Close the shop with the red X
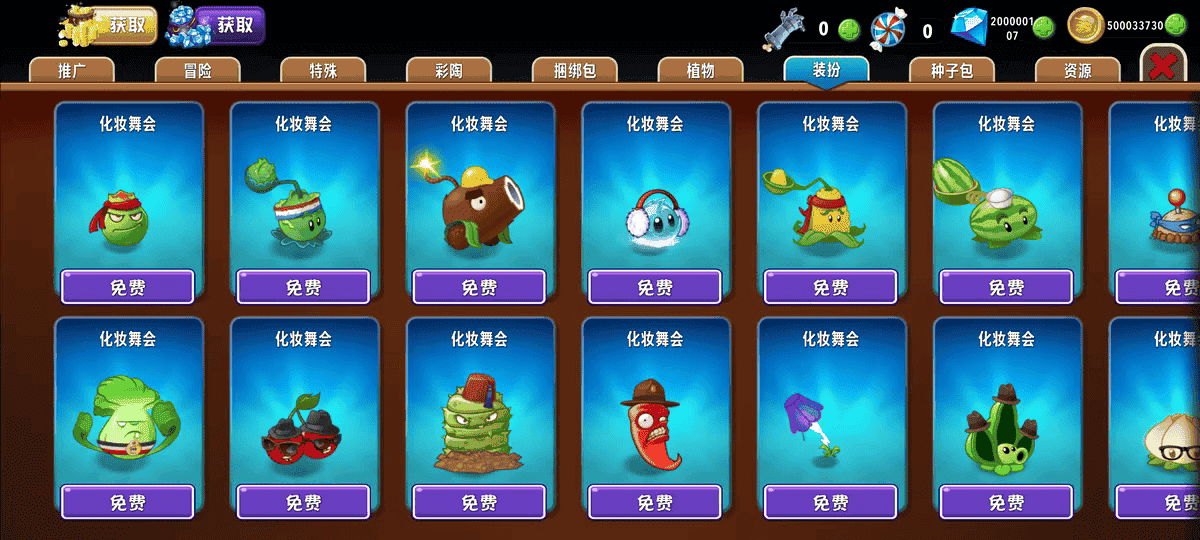This screenshot has height=540, width=1200. pyautogui.click(x=1161, y=66)
